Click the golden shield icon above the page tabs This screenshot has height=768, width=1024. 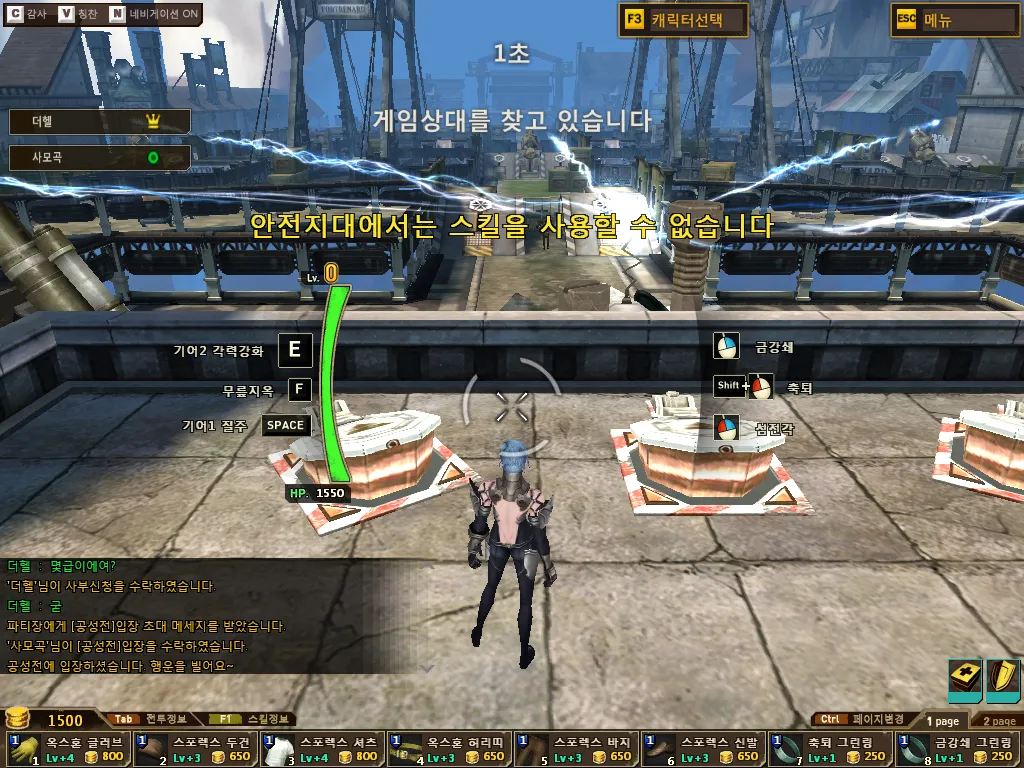(x=1003, y=680)
